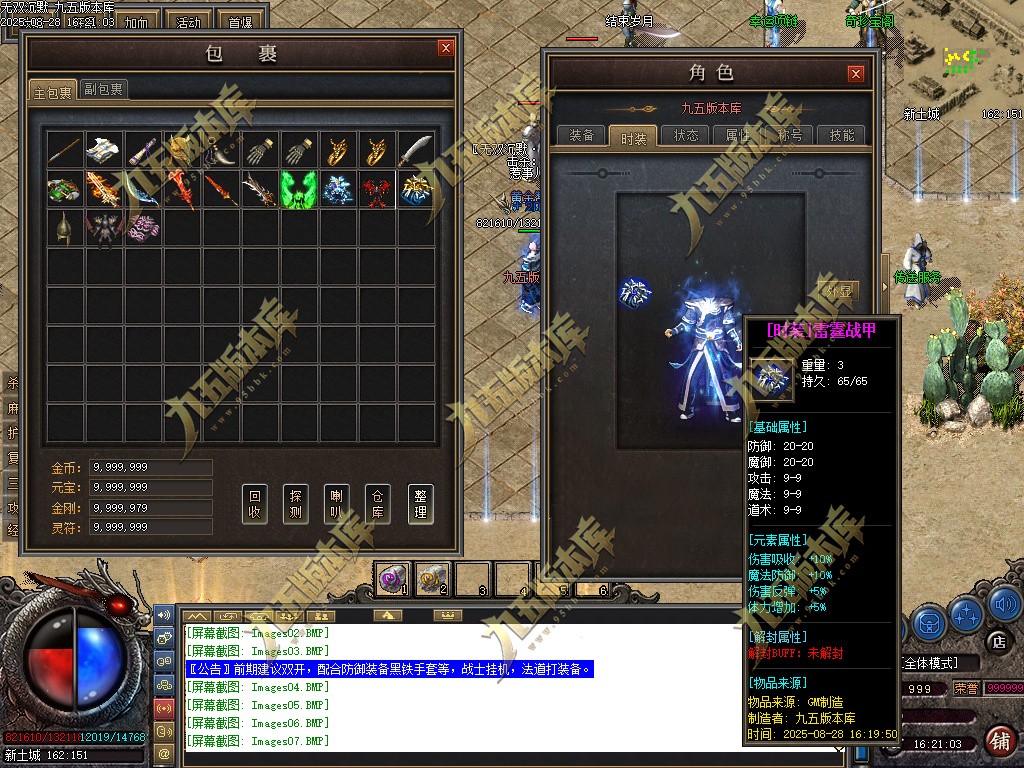Sort the bag with 整理

(420, 505)
